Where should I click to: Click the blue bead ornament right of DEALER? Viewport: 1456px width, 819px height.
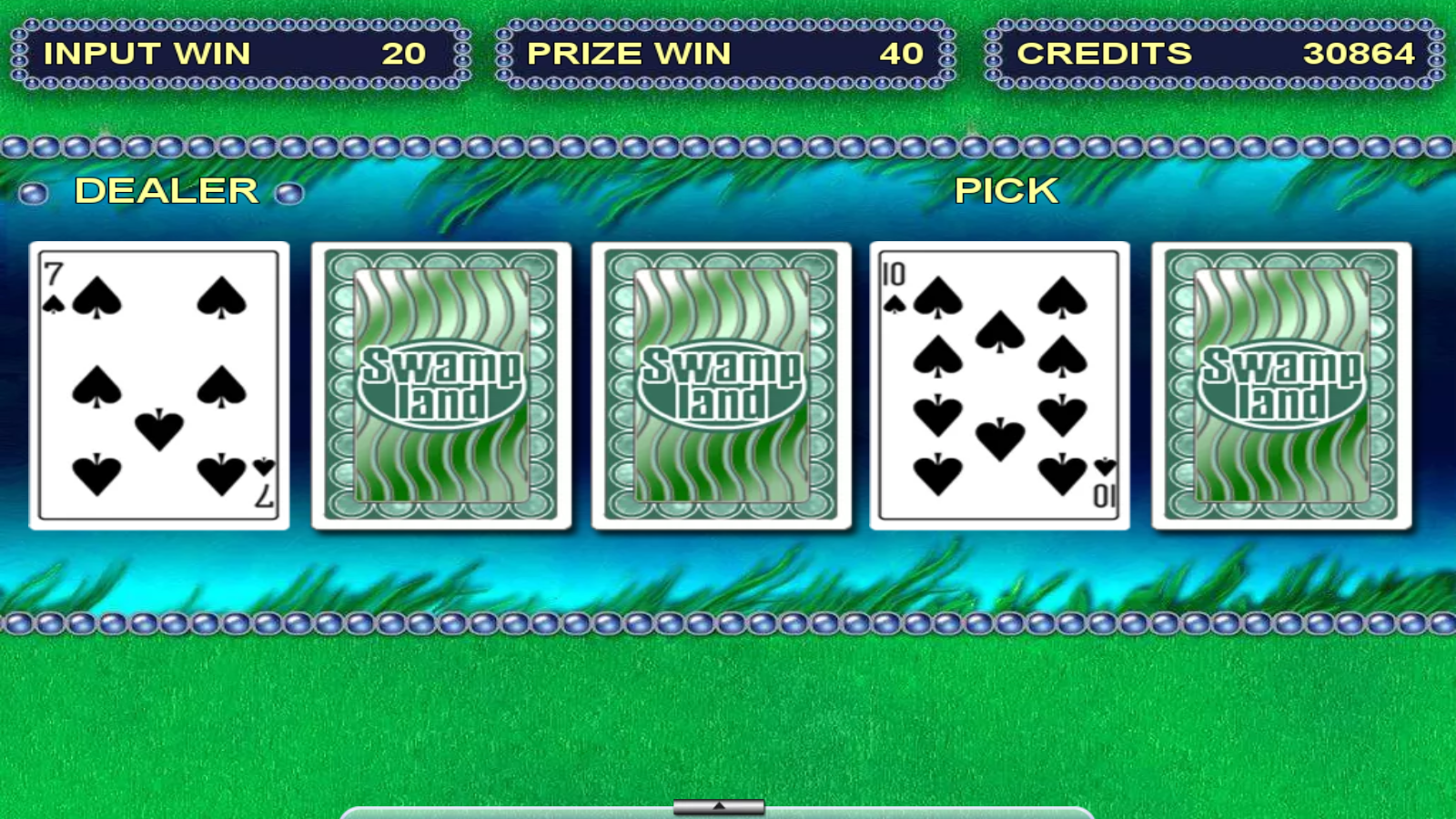point(289,191)
